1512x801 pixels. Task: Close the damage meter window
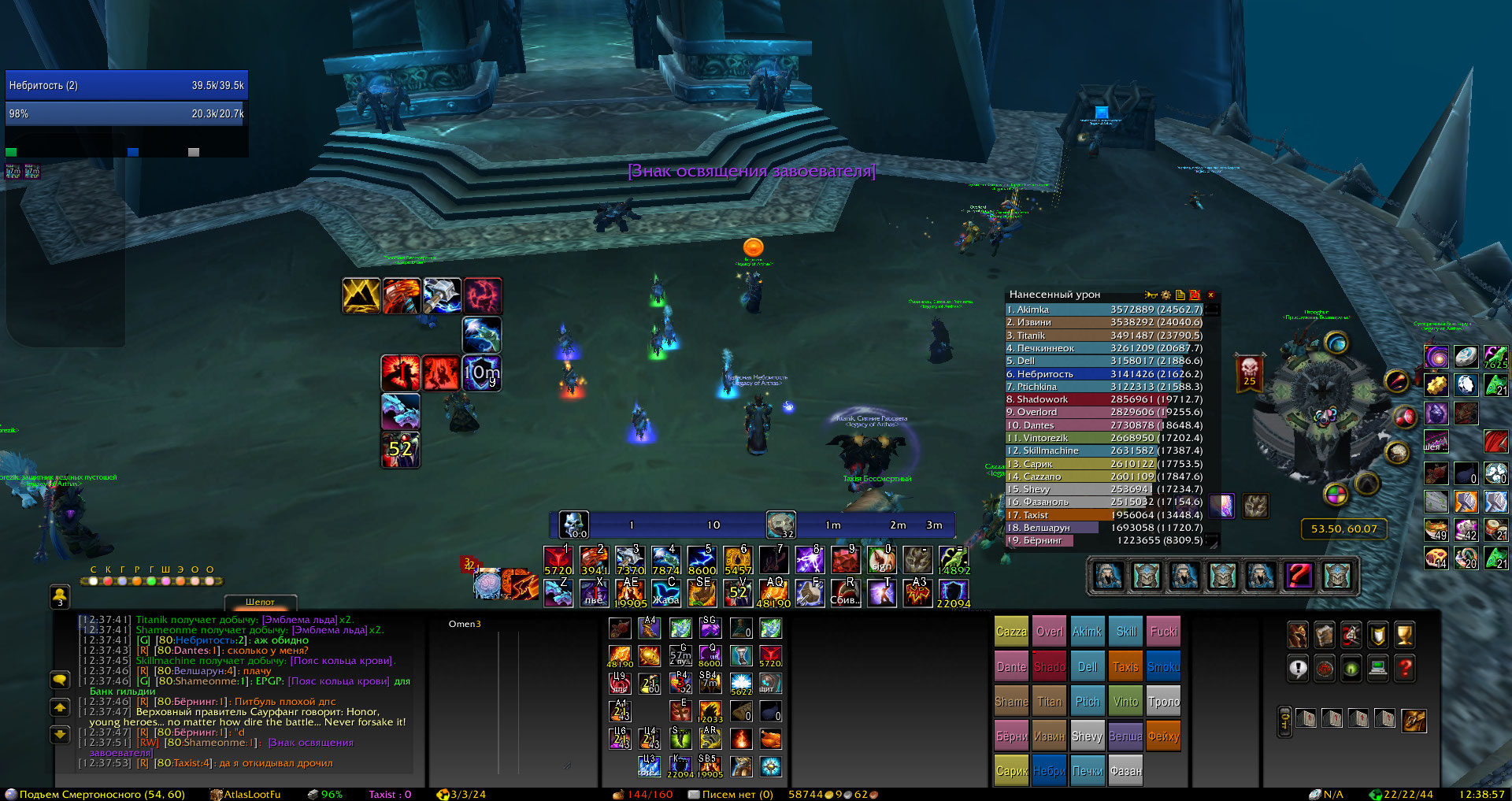[1211, 295]
